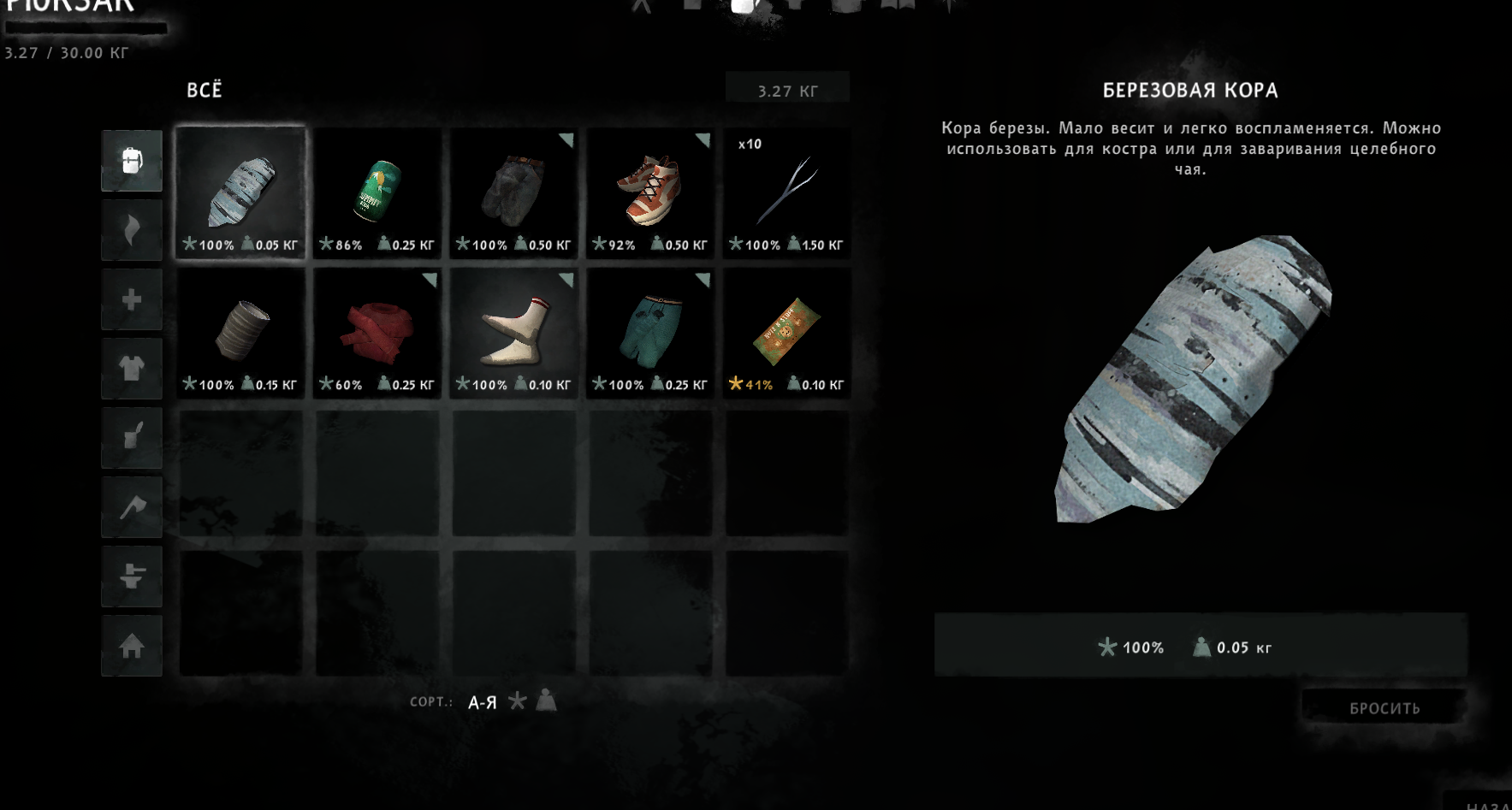Select the dark gray pants slot

tap(513, 192)
